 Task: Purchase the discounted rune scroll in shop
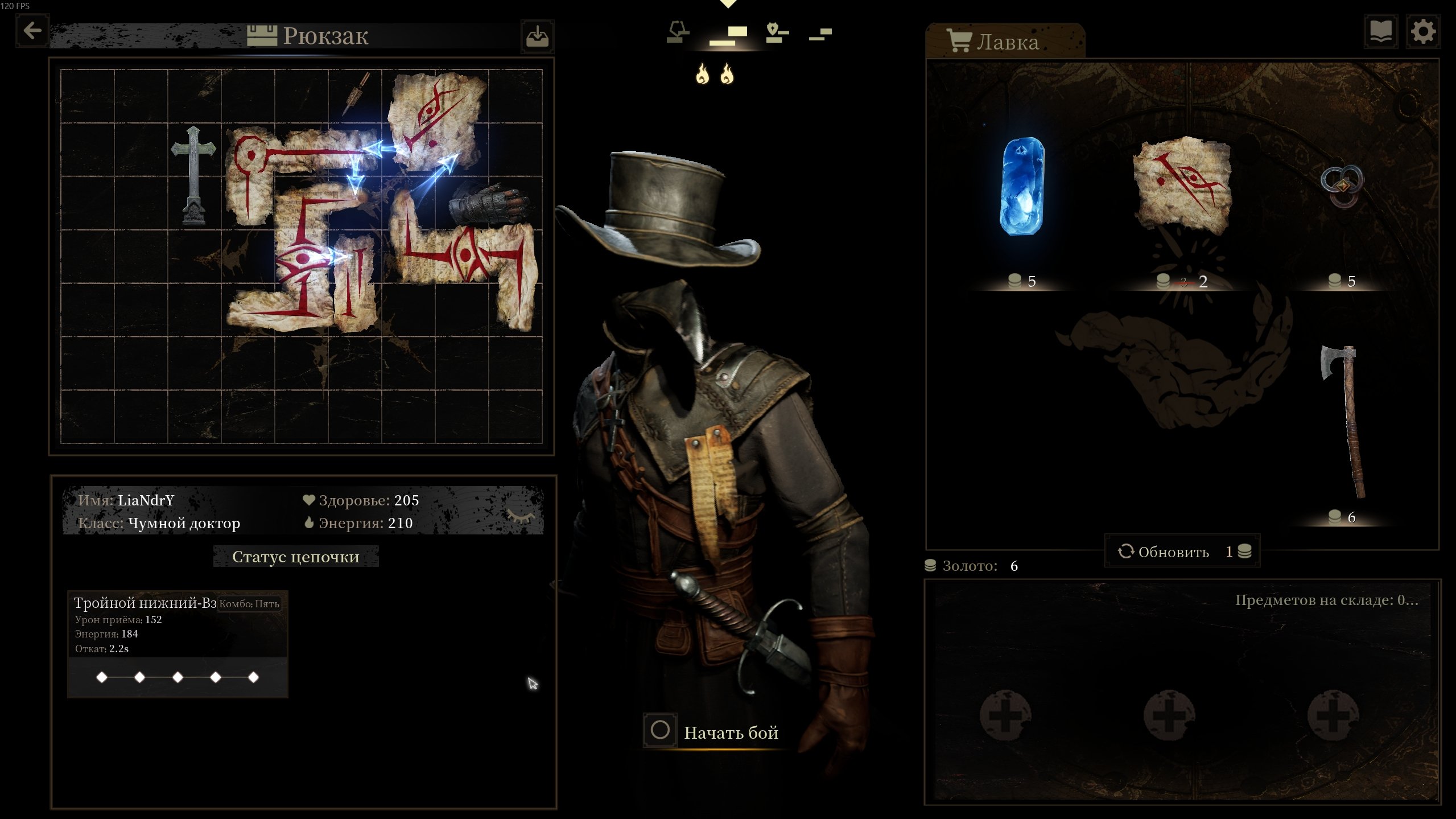point(1182,186)
